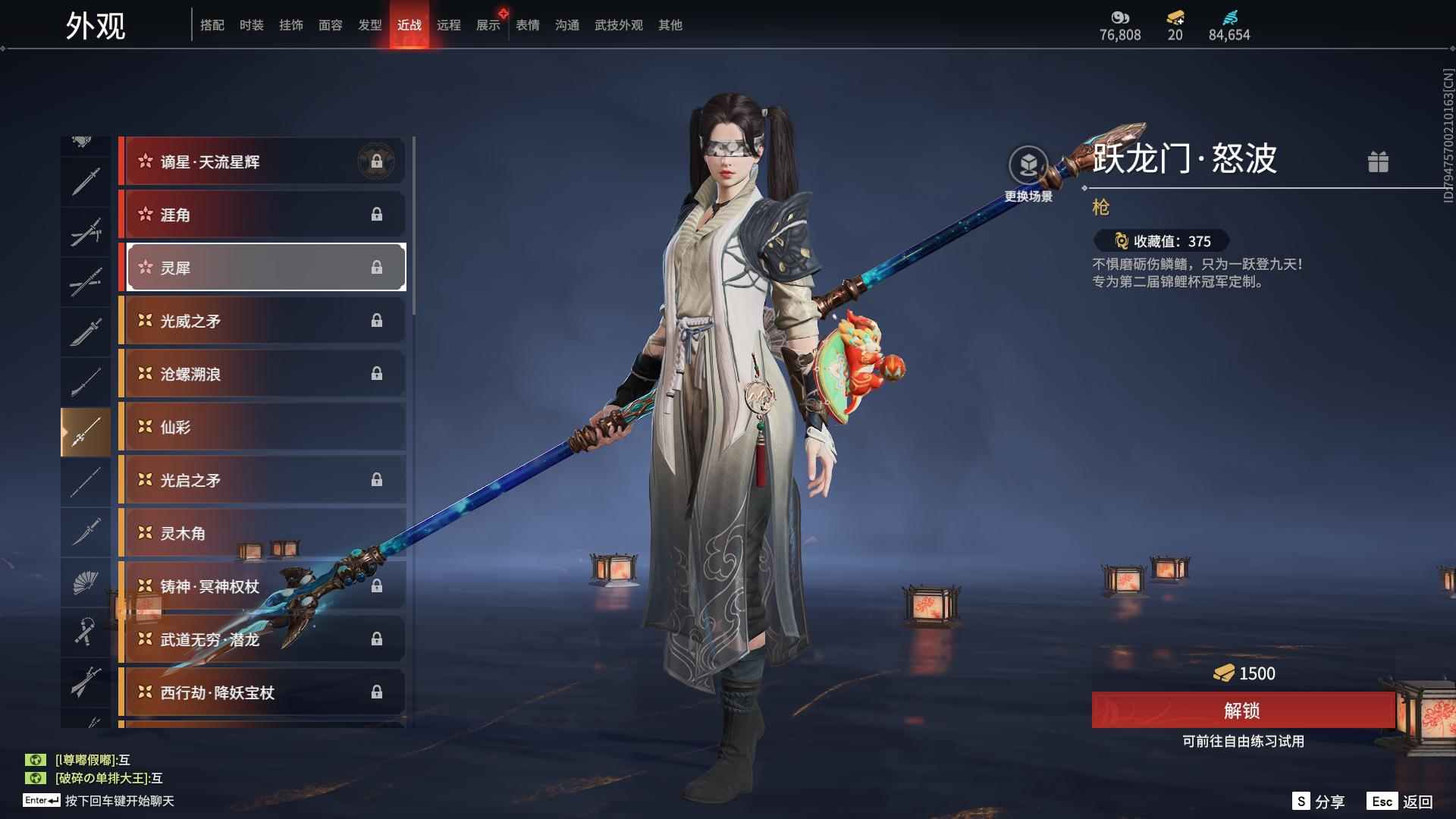
Task: Switch to the 远程 tab
Action: (450, 24)
